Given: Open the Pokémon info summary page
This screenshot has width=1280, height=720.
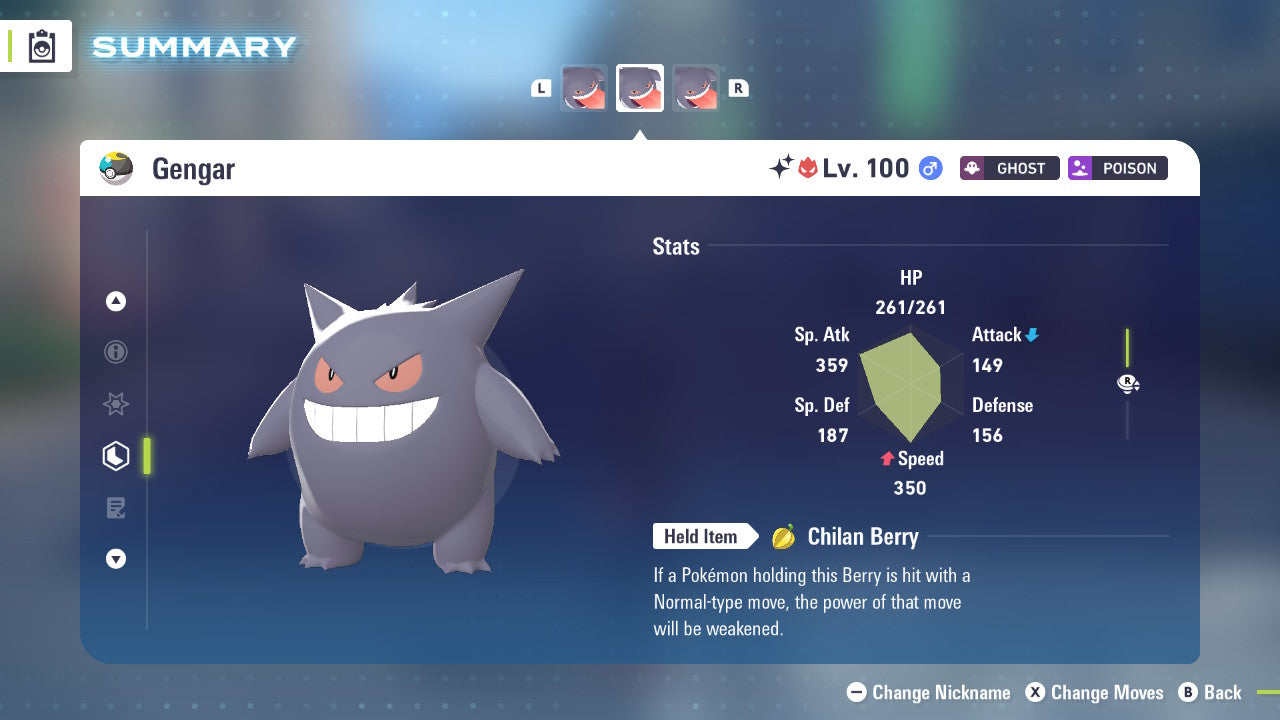Looking at the screenshot, I should pos(116,352).
